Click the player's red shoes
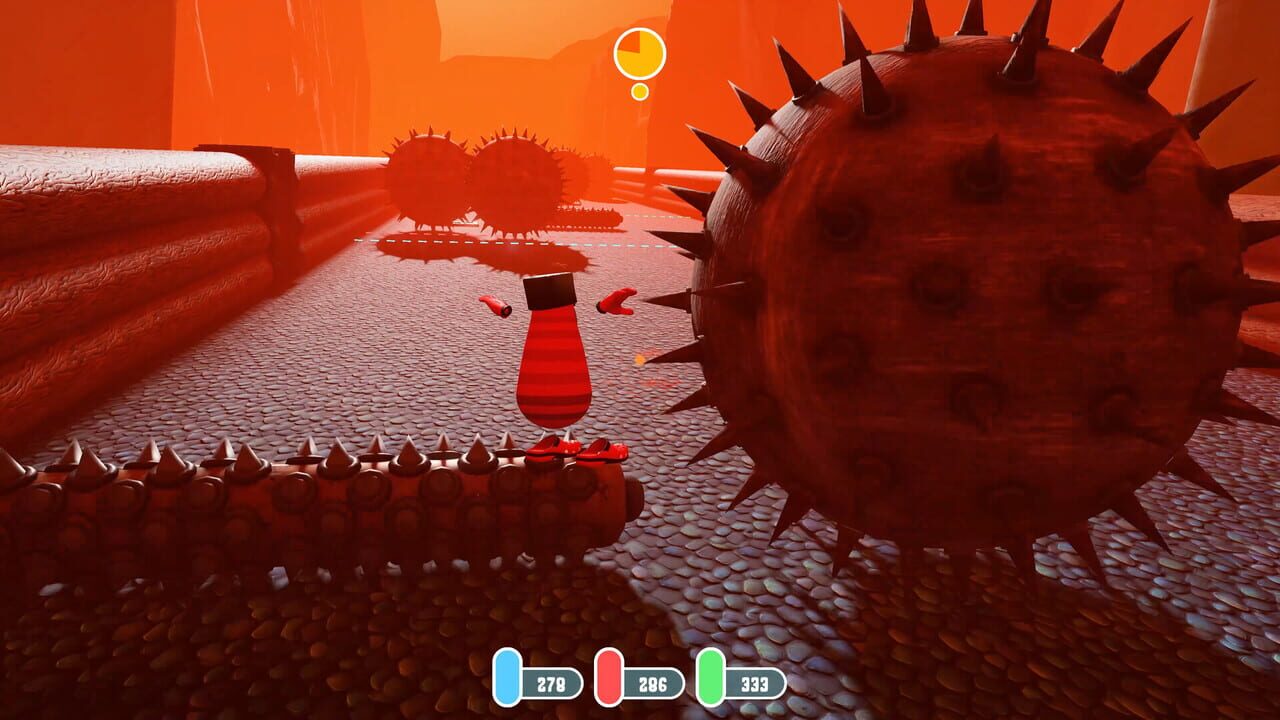The image size is (1280, 720). click(573, 450)
